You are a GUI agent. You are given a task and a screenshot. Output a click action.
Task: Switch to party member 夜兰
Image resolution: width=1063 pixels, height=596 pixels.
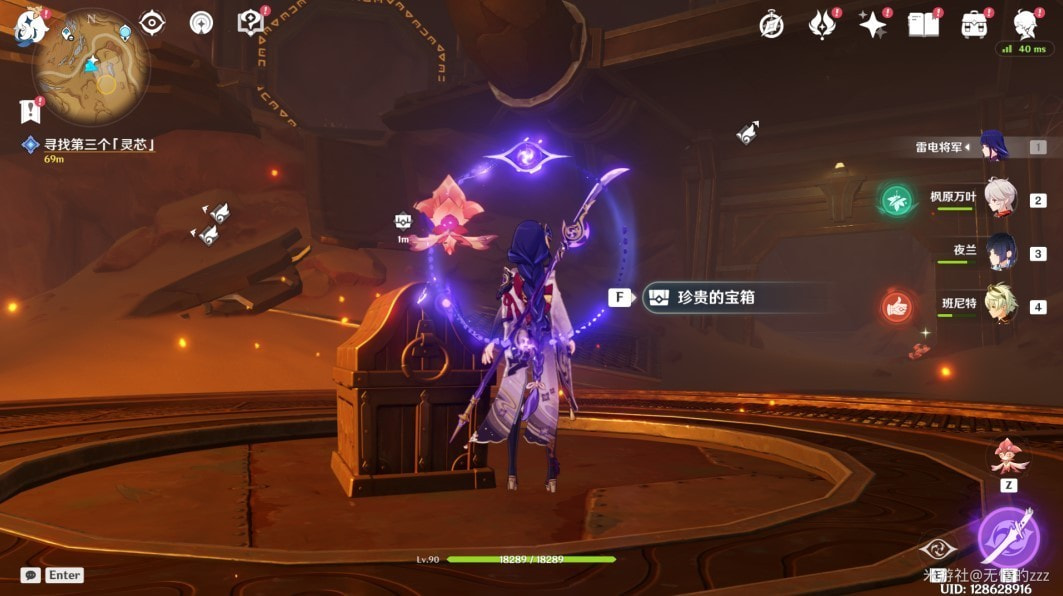1000,251
